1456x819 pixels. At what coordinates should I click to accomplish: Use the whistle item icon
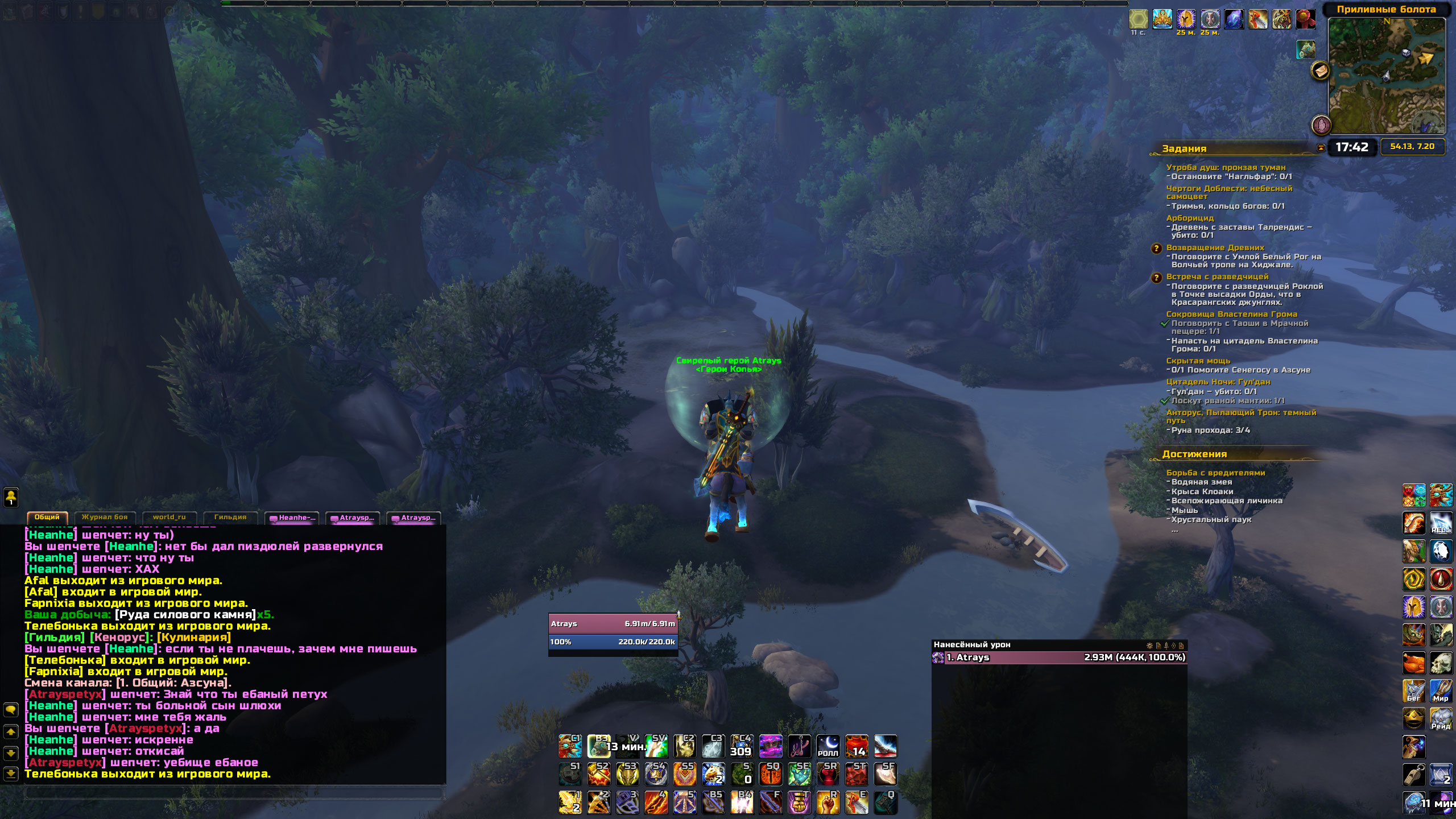1413,775
